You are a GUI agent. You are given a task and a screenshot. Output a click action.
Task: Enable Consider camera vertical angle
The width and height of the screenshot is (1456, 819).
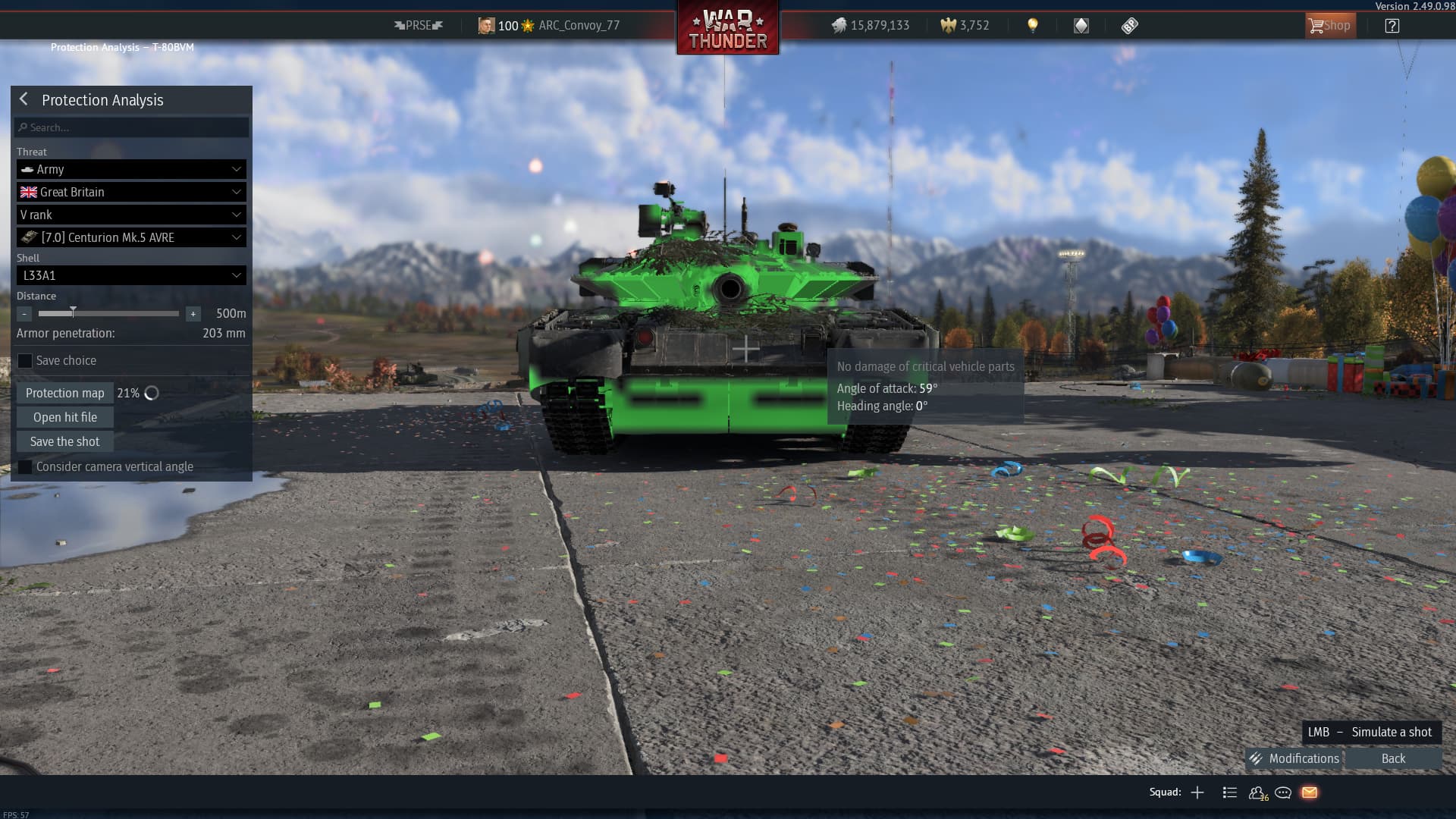(x=25, y=467)
